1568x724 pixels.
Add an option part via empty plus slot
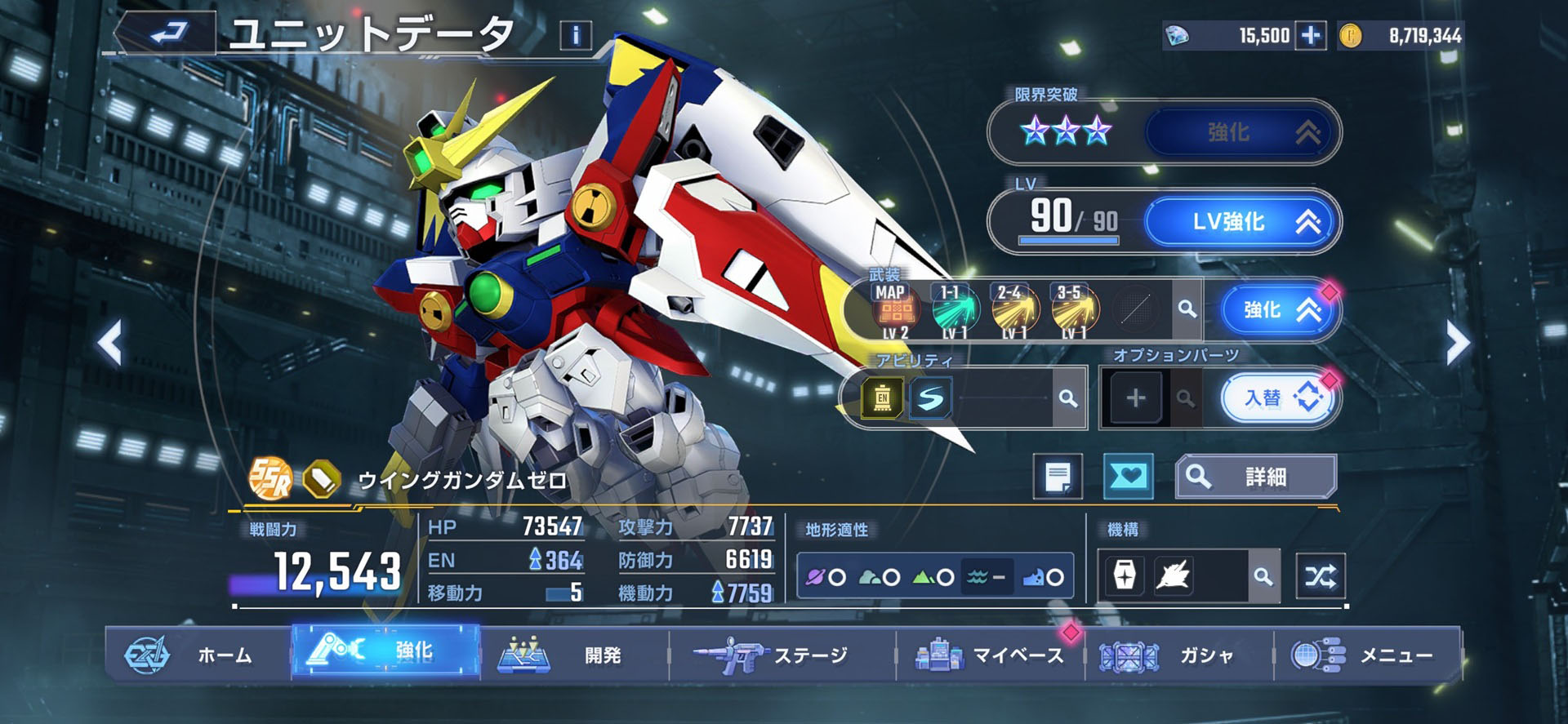[1135, 398]
